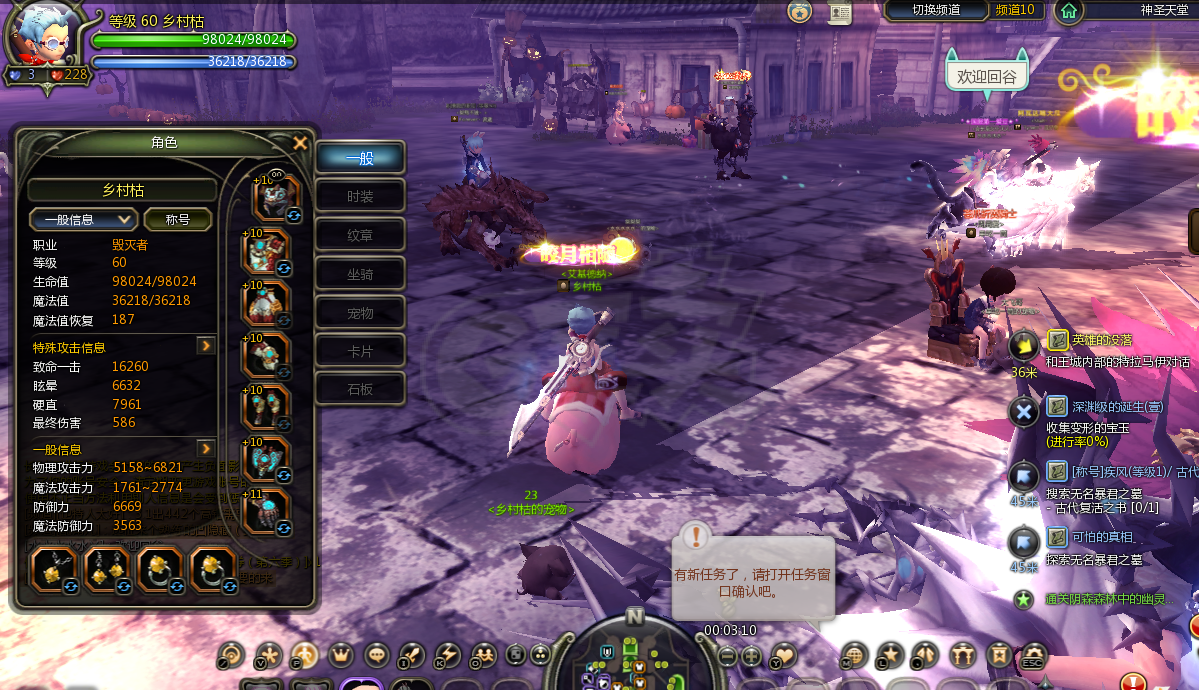This screenshot has height=690, width=1199.
Task: Open the 坐骑 mount tab
Action: pyautogui.click(x=360, y=274)
